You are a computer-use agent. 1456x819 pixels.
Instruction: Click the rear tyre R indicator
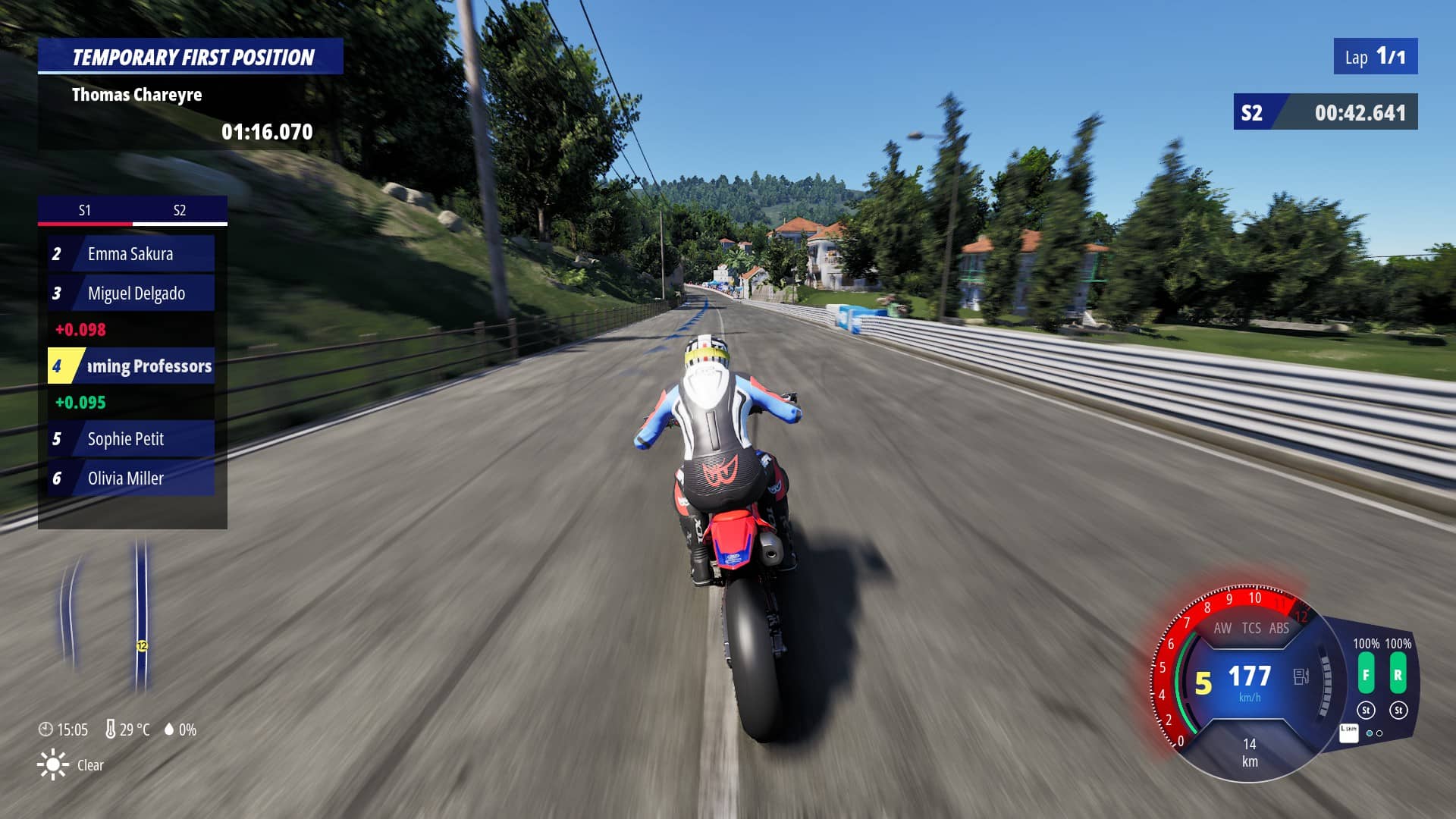tap(1398, 674)
